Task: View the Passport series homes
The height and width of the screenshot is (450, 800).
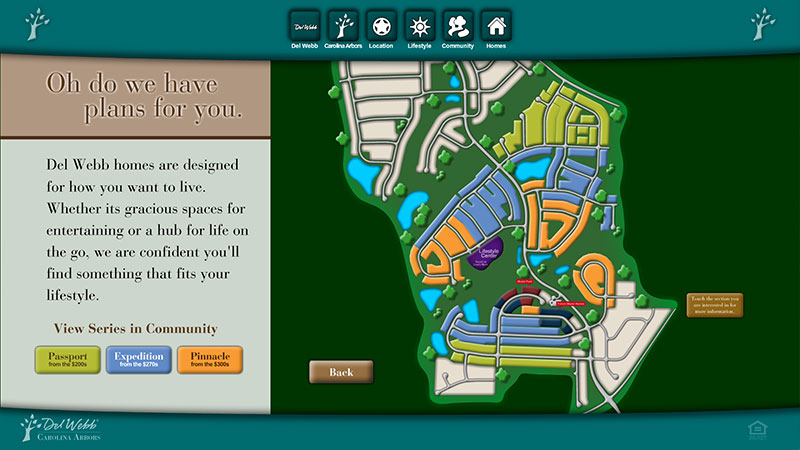Action: coord(67,359)
